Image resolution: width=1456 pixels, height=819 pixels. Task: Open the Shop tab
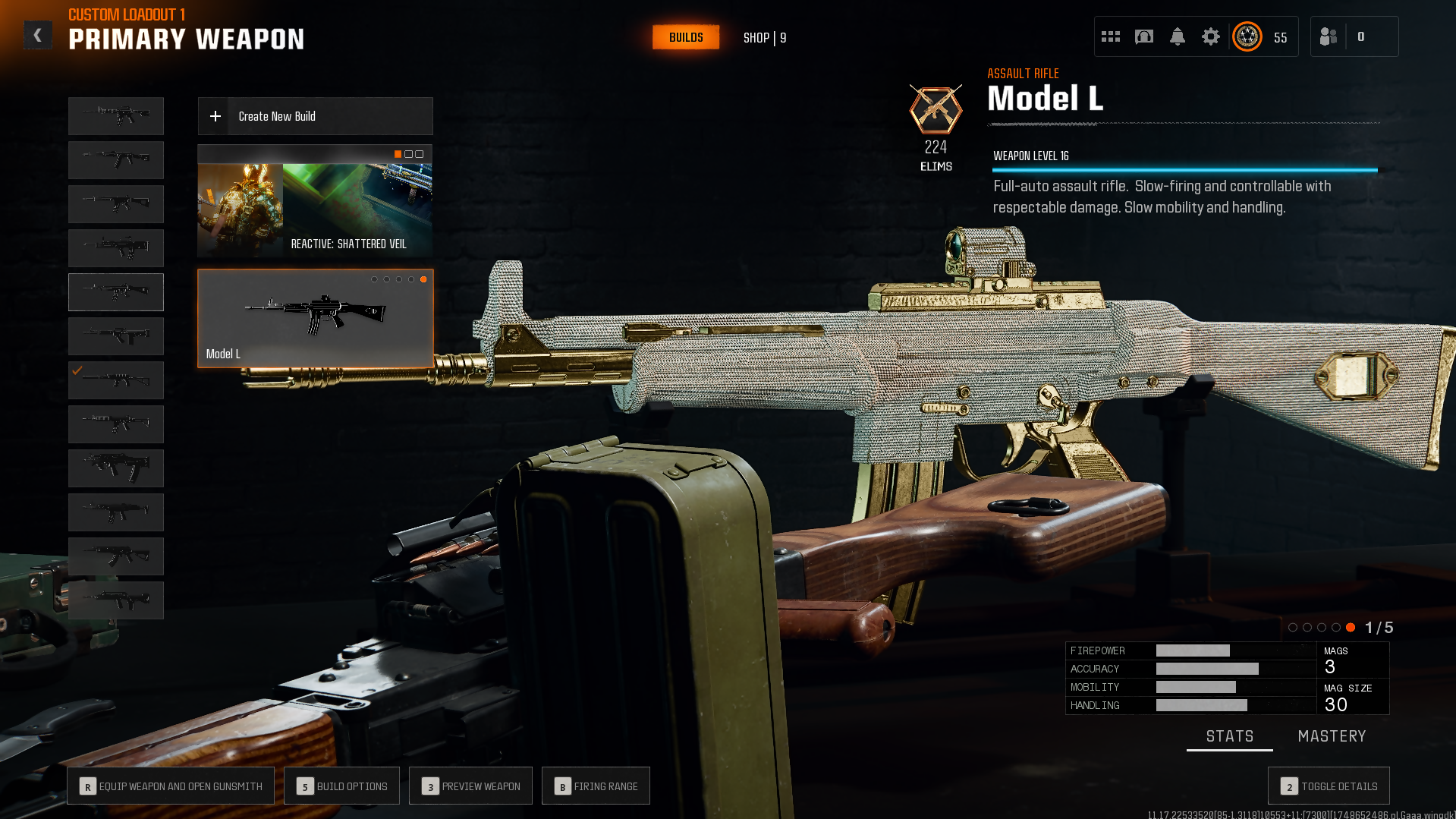764,38
